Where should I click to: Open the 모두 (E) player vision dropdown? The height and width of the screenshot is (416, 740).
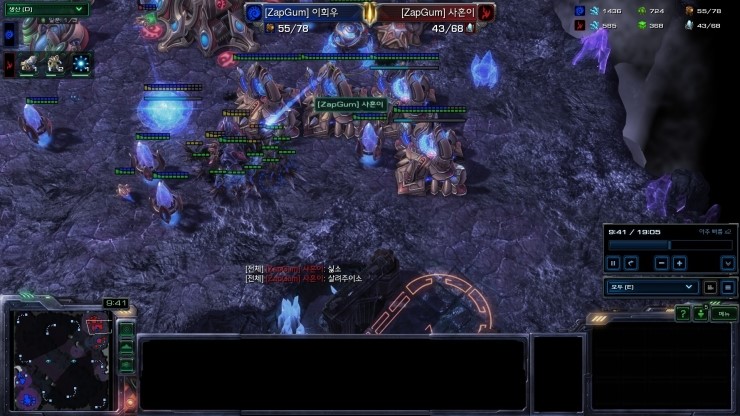click(650, 287)
